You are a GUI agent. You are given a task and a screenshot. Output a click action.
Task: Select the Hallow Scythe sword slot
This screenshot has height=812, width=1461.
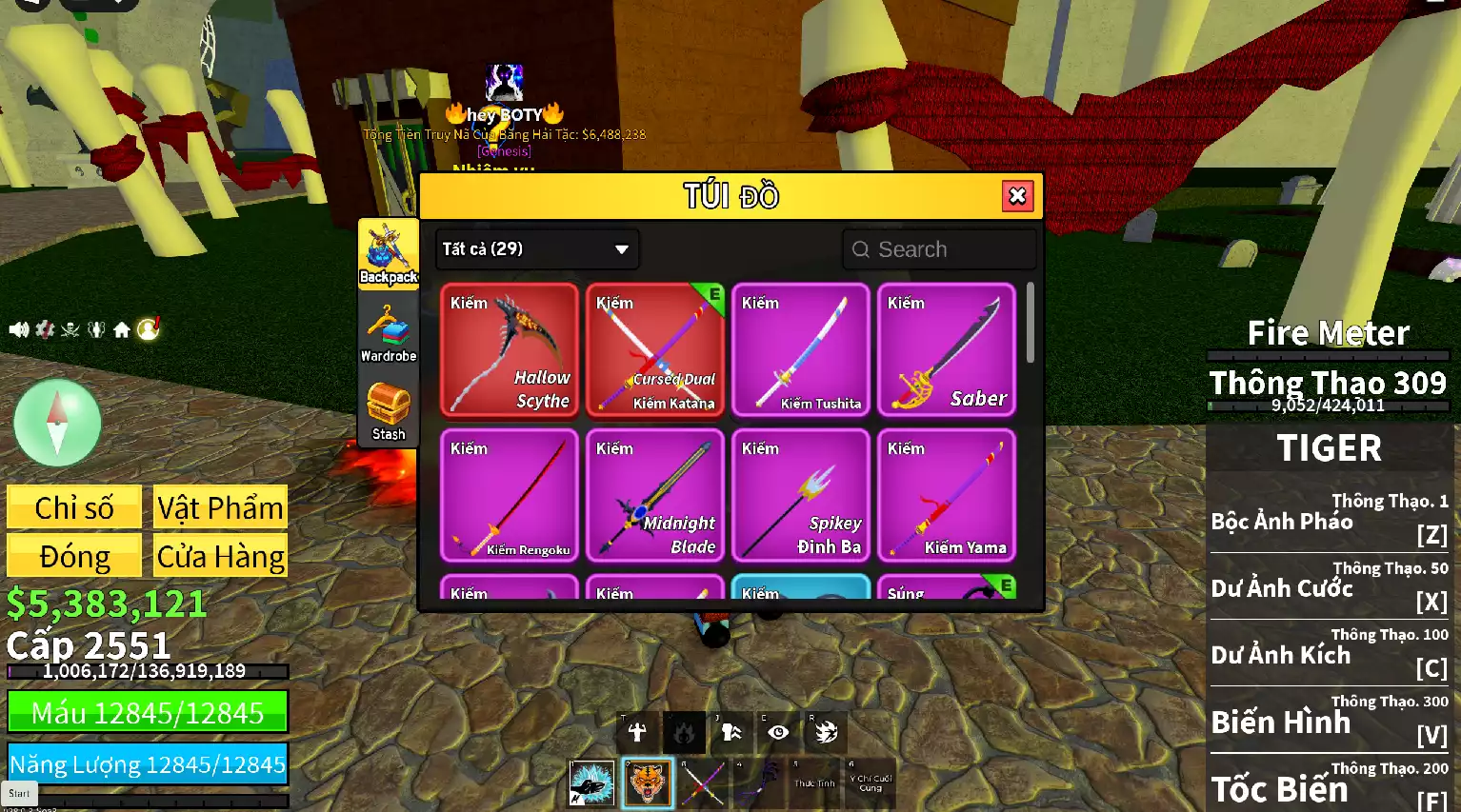[510, 350]
